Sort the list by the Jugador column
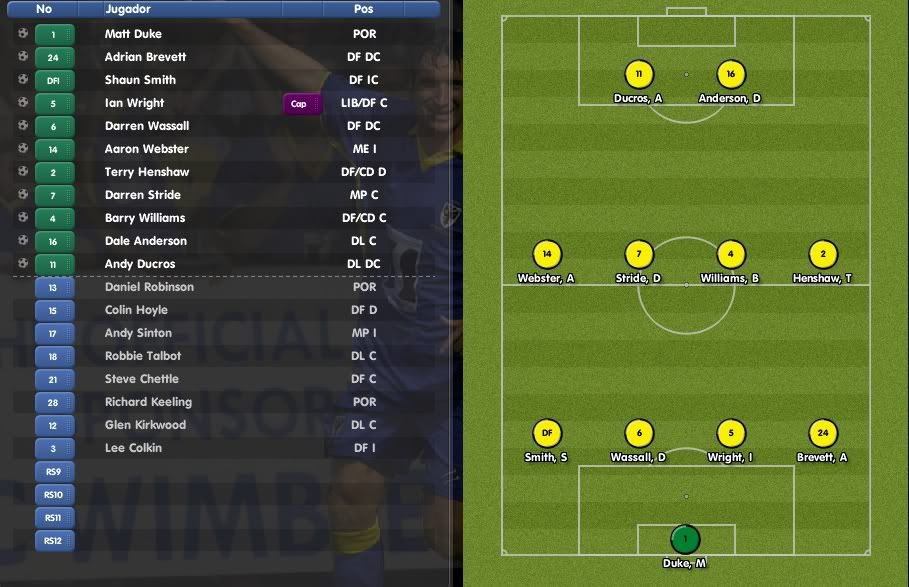Viewport: 909px width, 587px height. [128, 9]
